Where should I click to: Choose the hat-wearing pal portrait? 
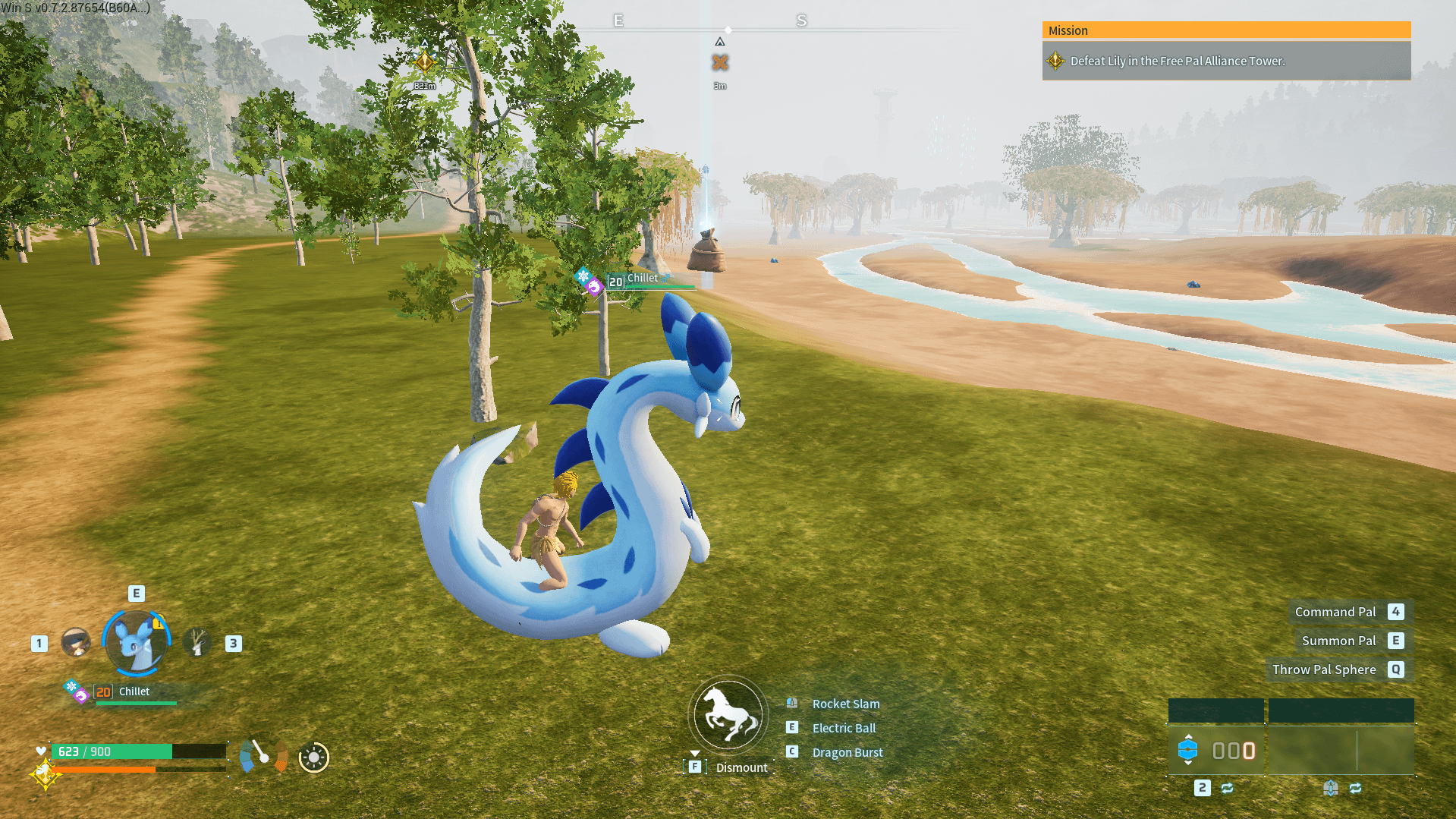point(76,643)
